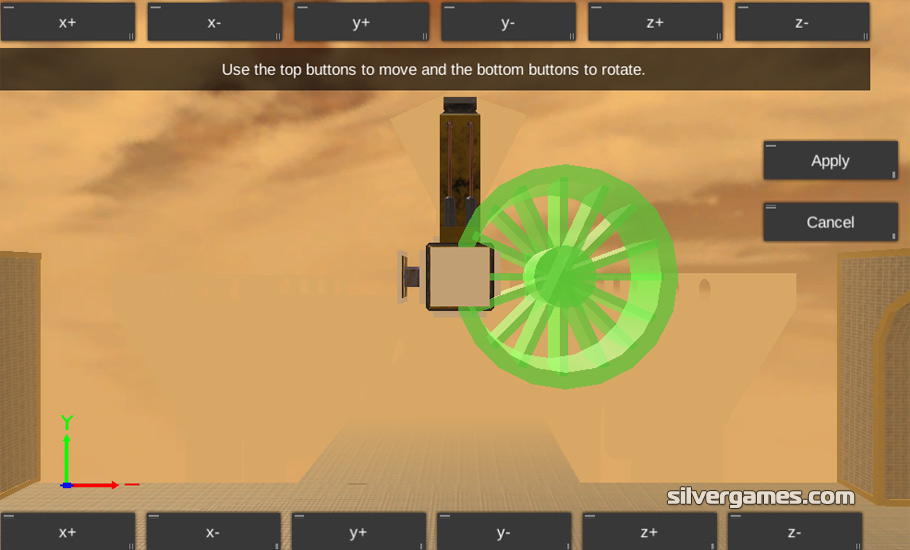Click the top x- move button
910x550 pixels.
[x=214, y=22]
